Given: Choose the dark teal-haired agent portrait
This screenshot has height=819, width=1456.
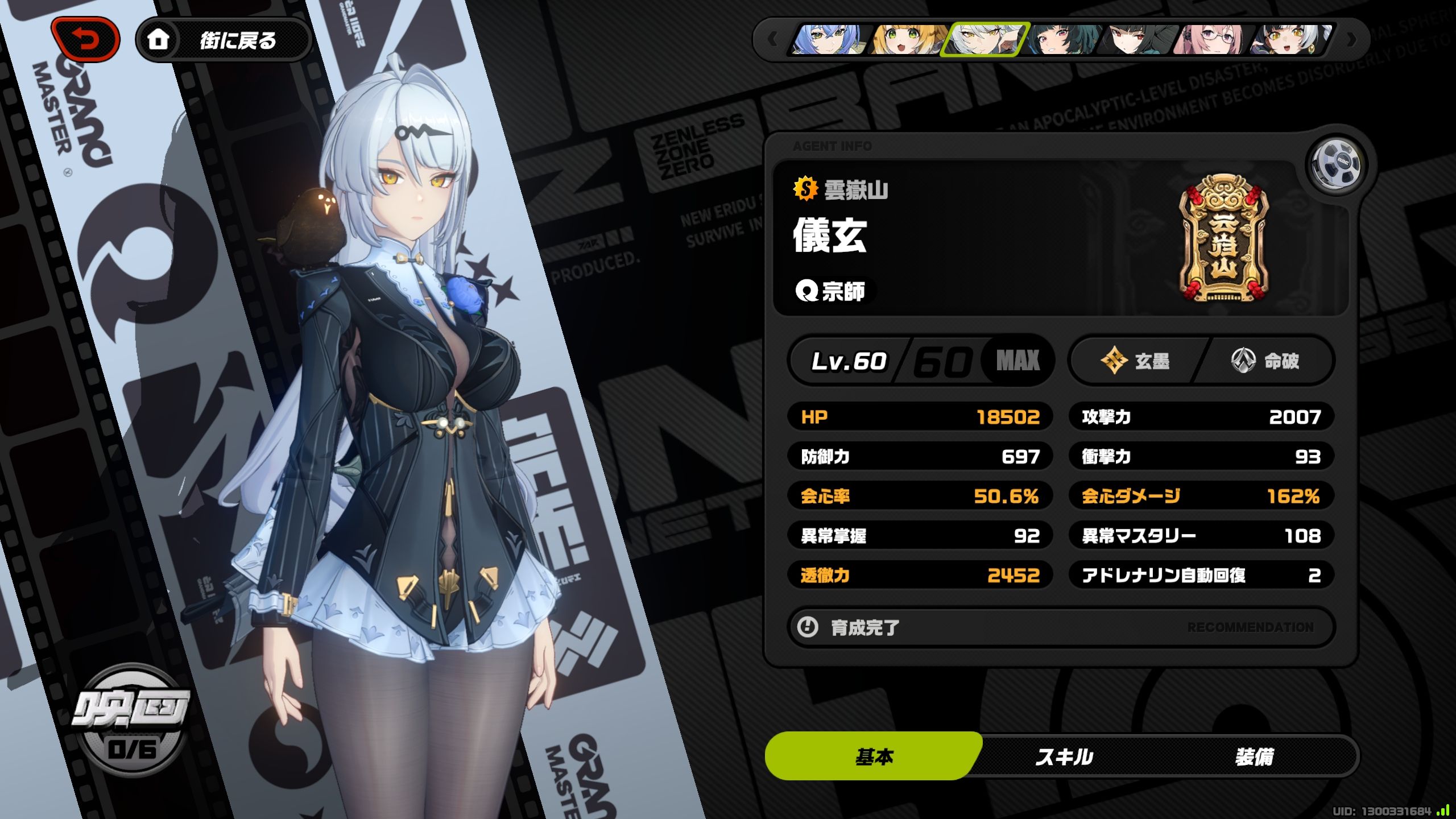Looking at the screenshot, I should (1061, 40).
